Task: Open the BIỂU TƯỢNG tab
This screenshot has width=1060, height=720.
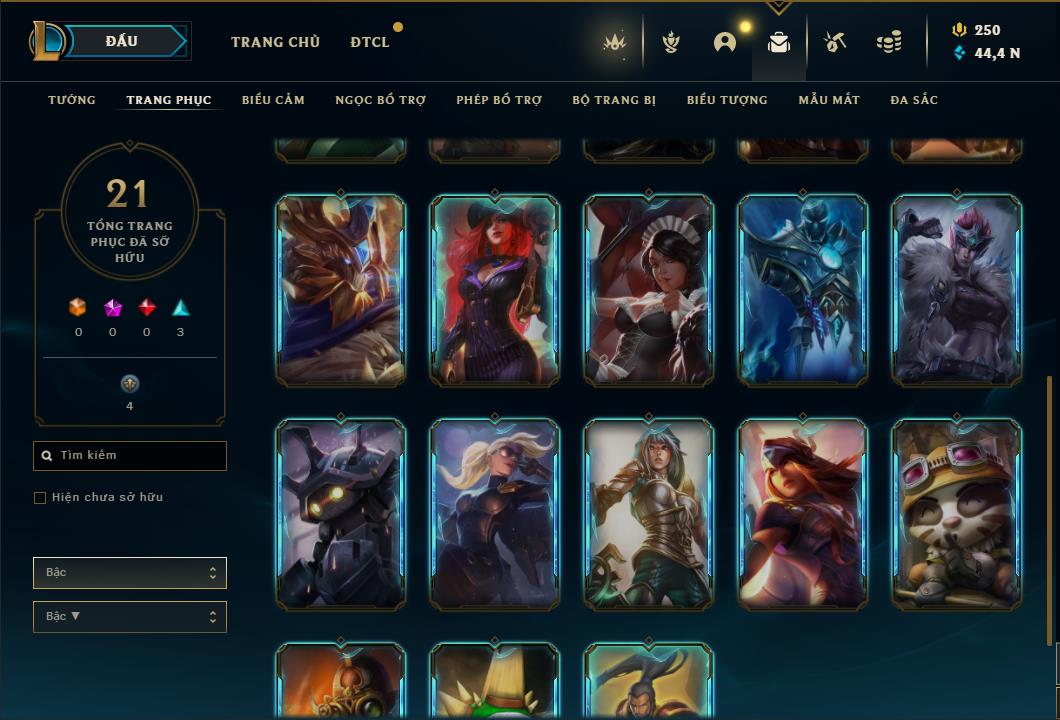Action: pos(727,100)
